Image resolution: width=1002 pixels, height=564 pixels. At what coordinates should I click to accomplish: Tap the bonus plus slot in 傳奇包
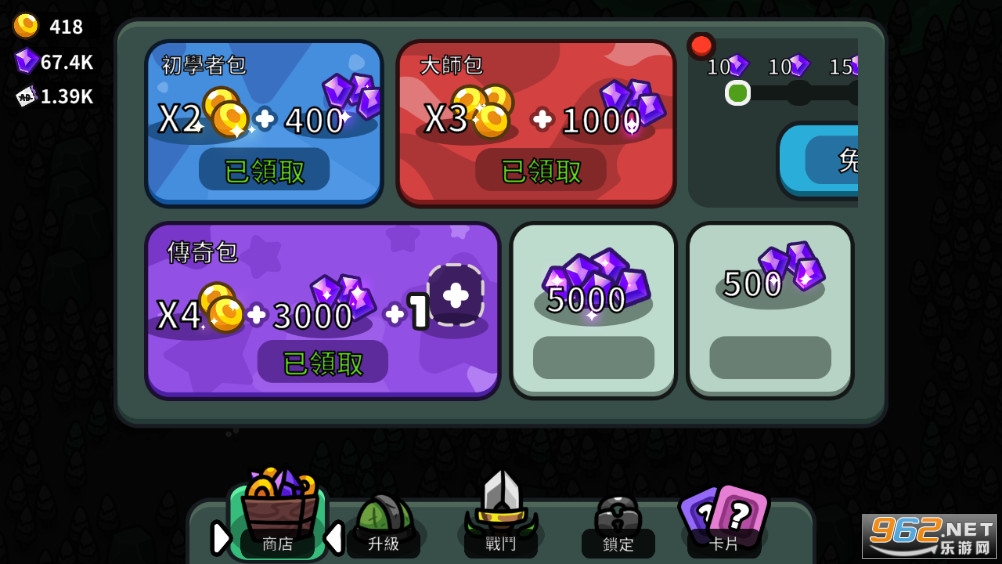click(455, 295)
